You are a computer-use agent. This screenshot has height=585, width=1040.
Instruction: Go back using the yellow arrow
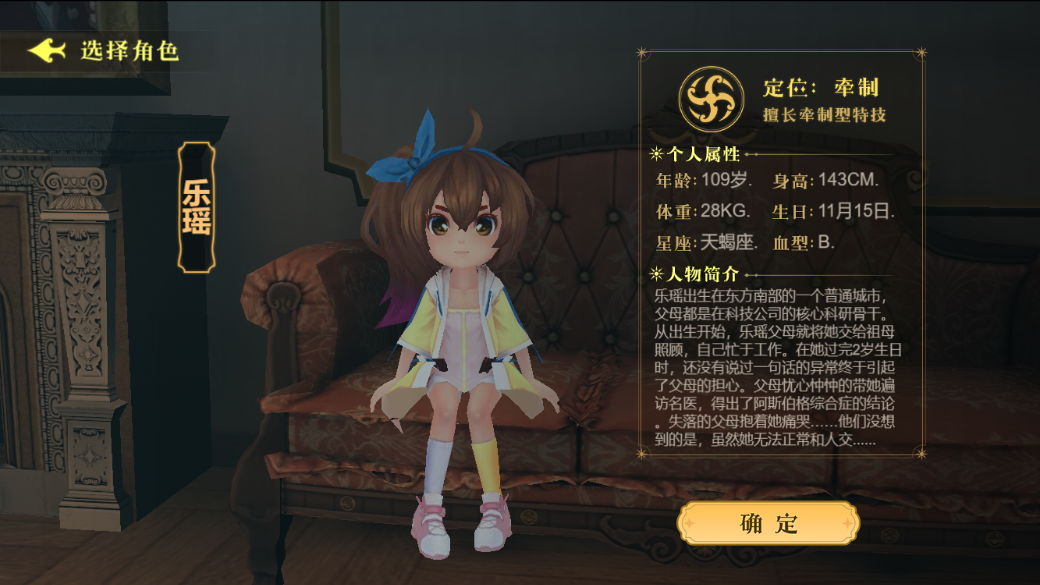click(47, 50)
